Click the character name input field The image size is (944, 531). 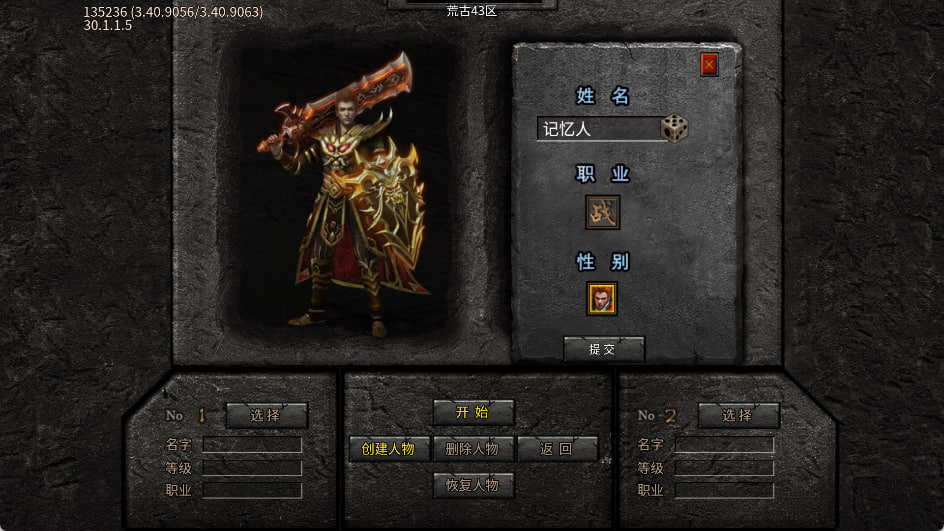pos(597,129)
